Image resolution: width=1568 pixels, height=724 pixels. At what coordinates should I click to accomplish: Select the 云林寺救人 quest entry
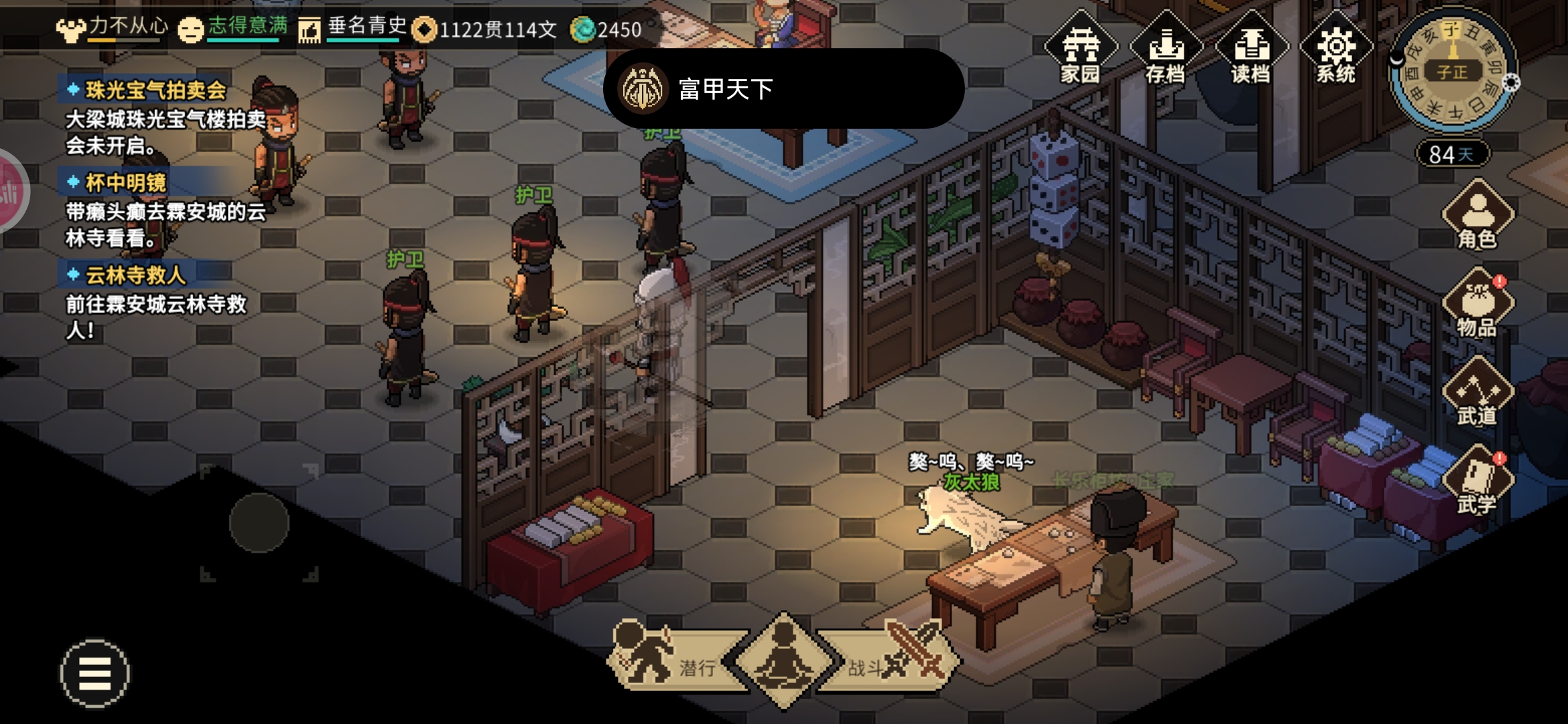pyautogui.click(x=135, y=275)
